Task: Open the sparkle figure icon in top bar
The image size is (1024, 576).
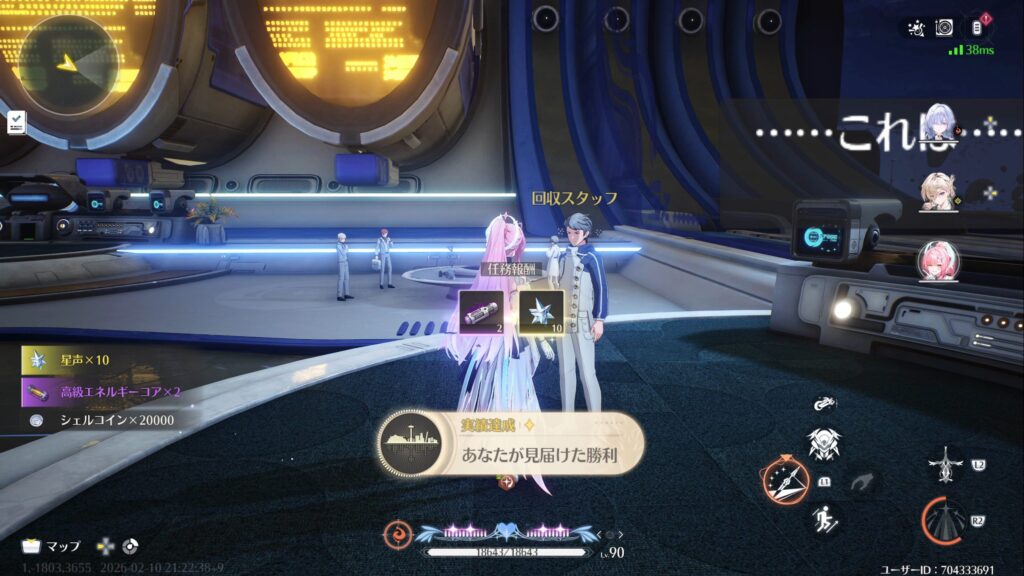Action: pos(914,27)
